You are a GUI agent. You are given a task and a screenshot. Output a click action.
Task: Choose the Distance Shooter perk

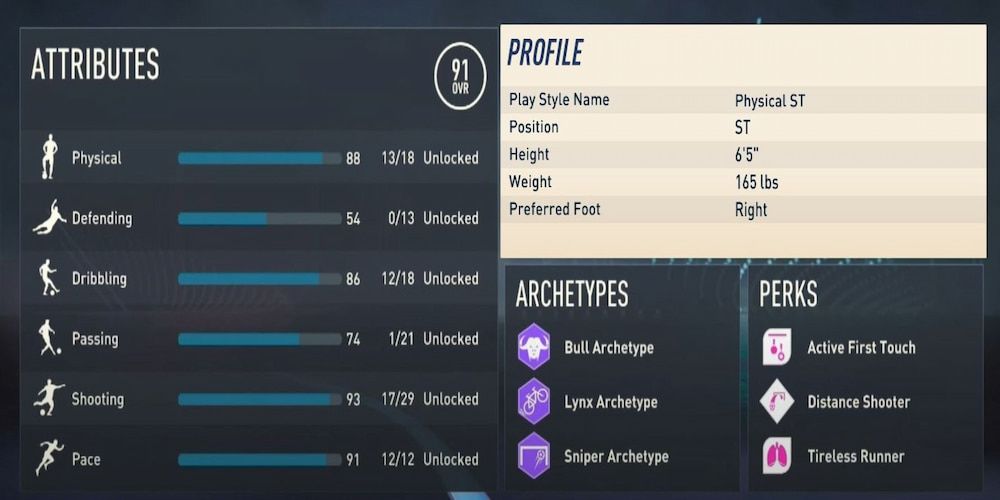click(777, 402)
